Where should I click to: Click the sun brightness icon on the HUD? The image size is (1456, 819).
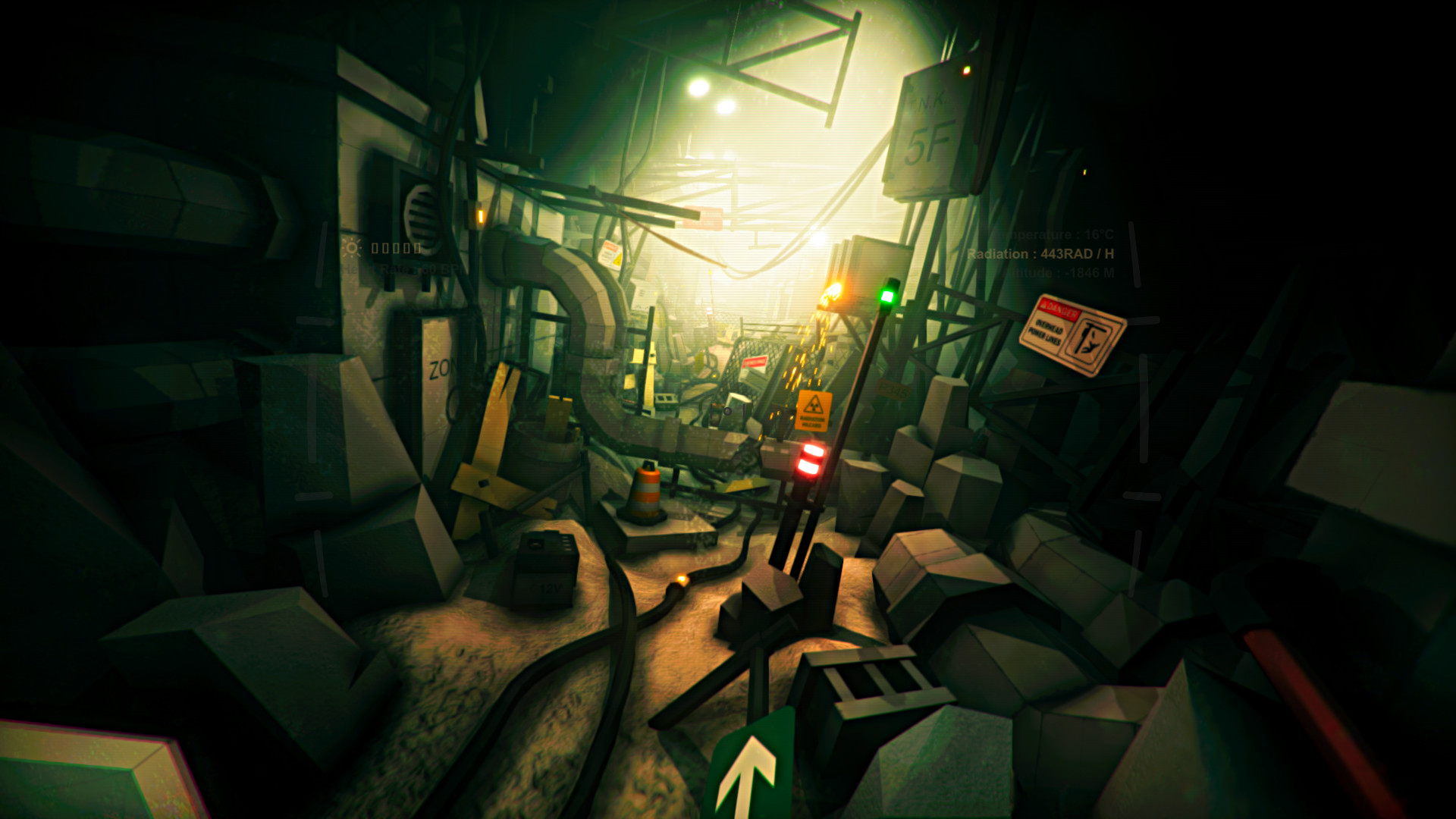[353, 248]
